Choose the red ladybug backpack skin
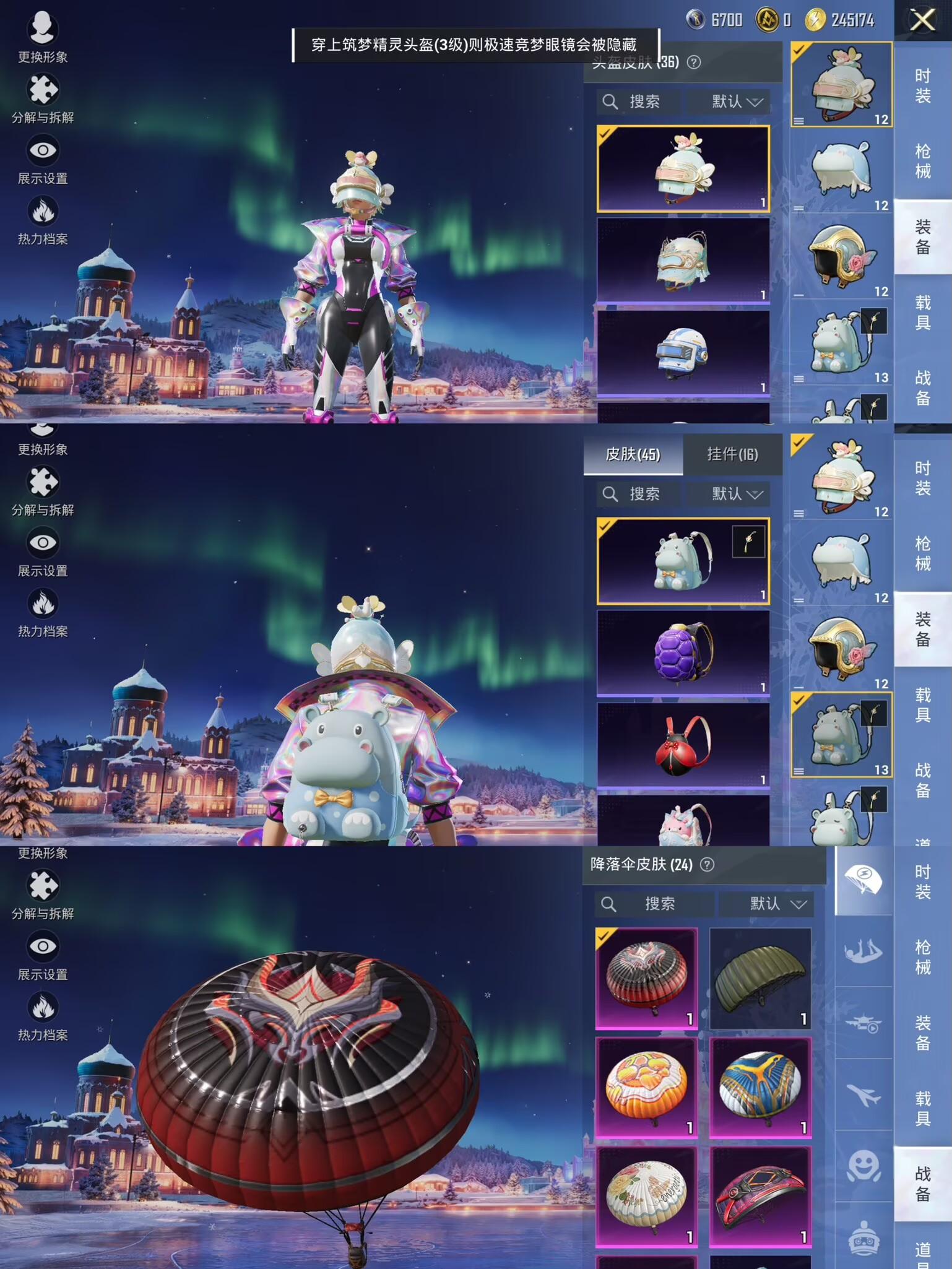 tap(683, 745)
